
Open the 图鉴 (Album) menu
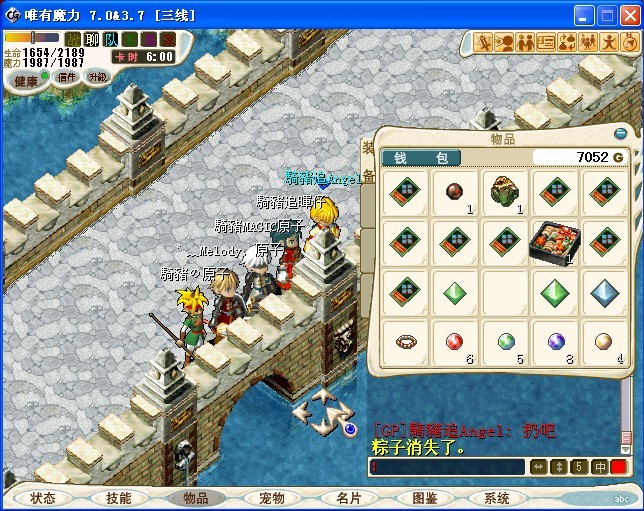(424, 498)
